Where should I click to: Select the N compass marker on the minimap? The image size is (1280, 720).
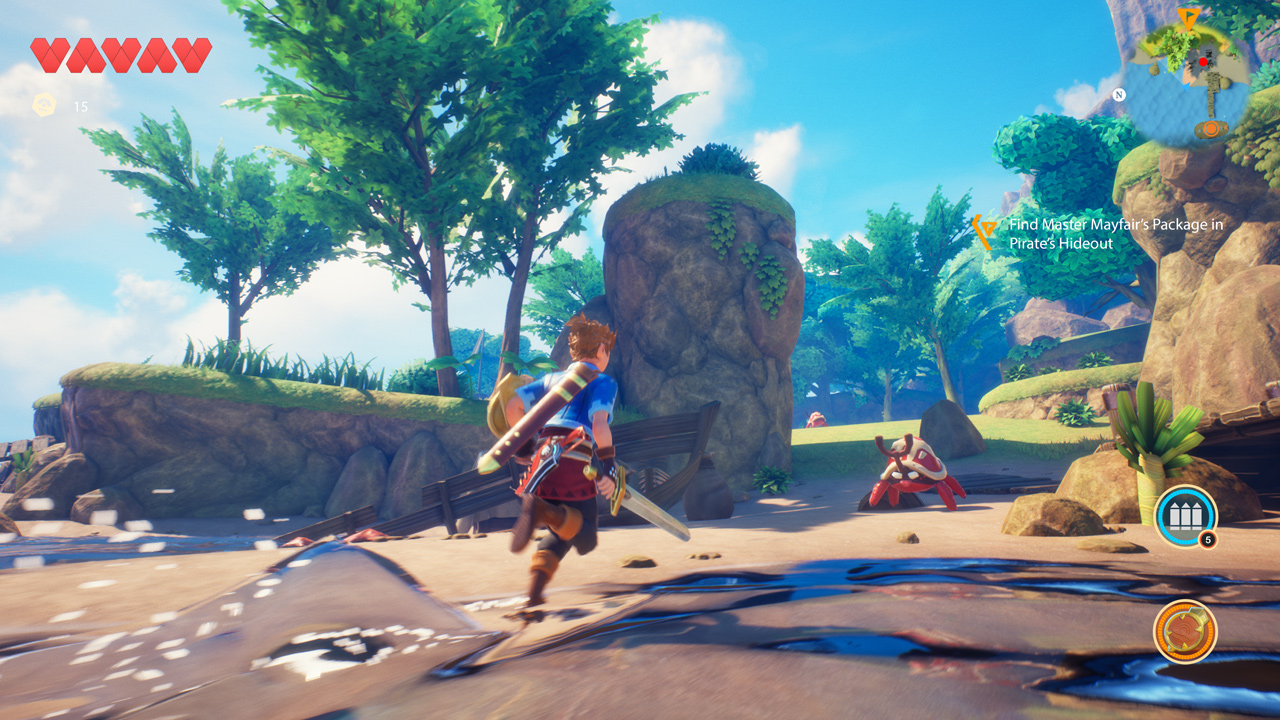click(x=1119, y=94)
